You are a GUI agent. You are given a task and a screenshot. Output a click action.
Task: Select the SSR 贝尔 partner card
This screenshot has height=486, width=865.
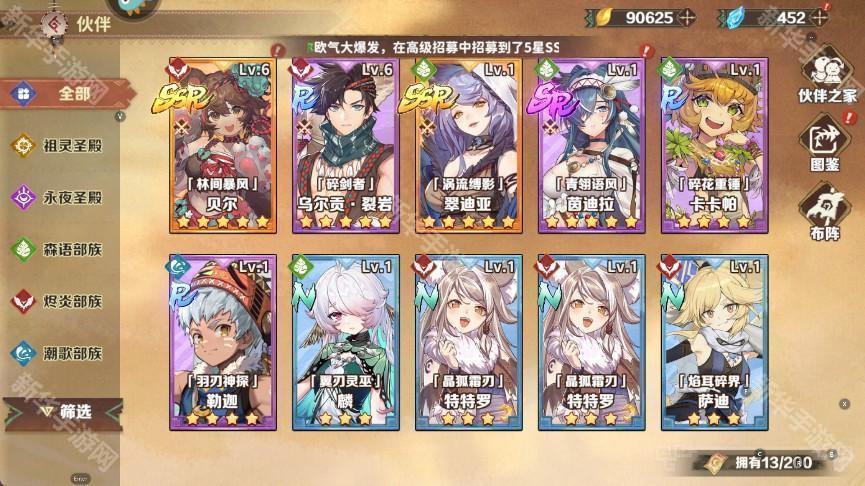(x=222, y=145)
